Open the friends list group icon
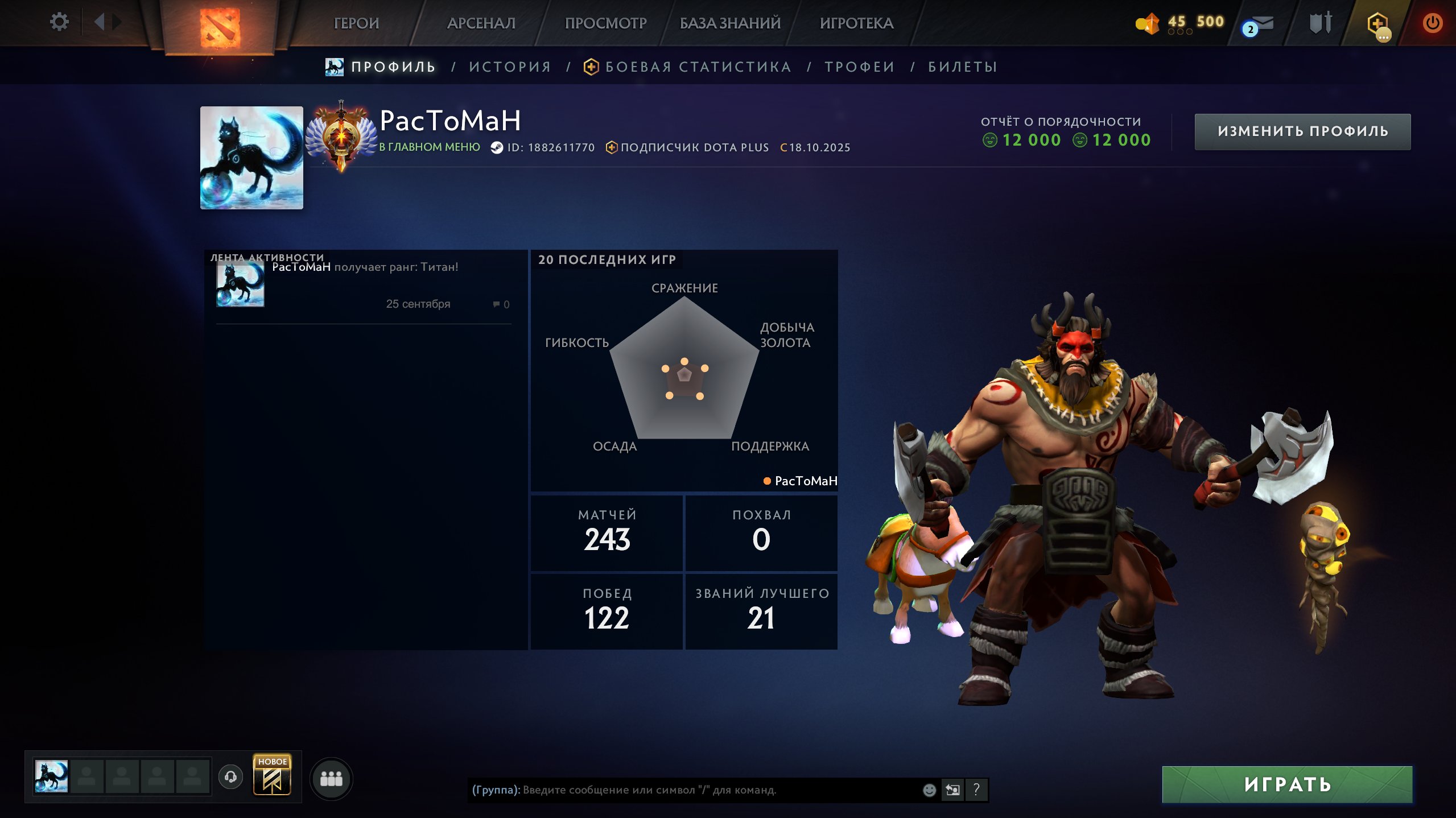This screenshot has height=818, width=1456. [x=331, y=778]
